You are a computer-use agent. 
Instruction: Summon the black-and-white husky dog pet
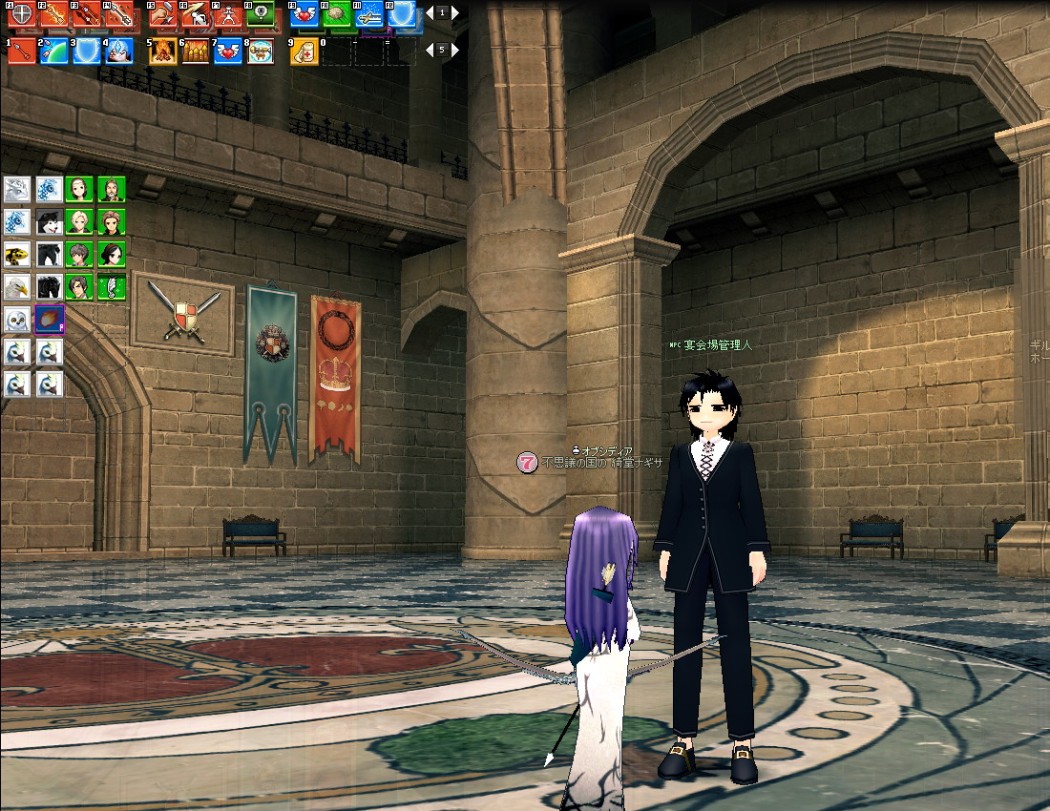(49, 221)
